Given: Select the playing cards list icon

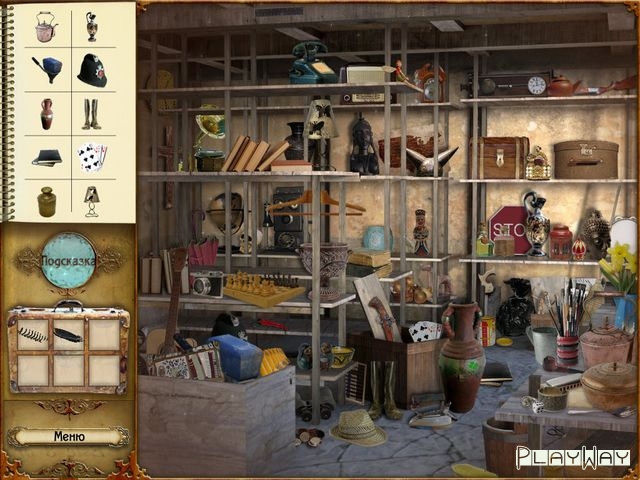Looking at the screenshot, I should tap(92, 156).
